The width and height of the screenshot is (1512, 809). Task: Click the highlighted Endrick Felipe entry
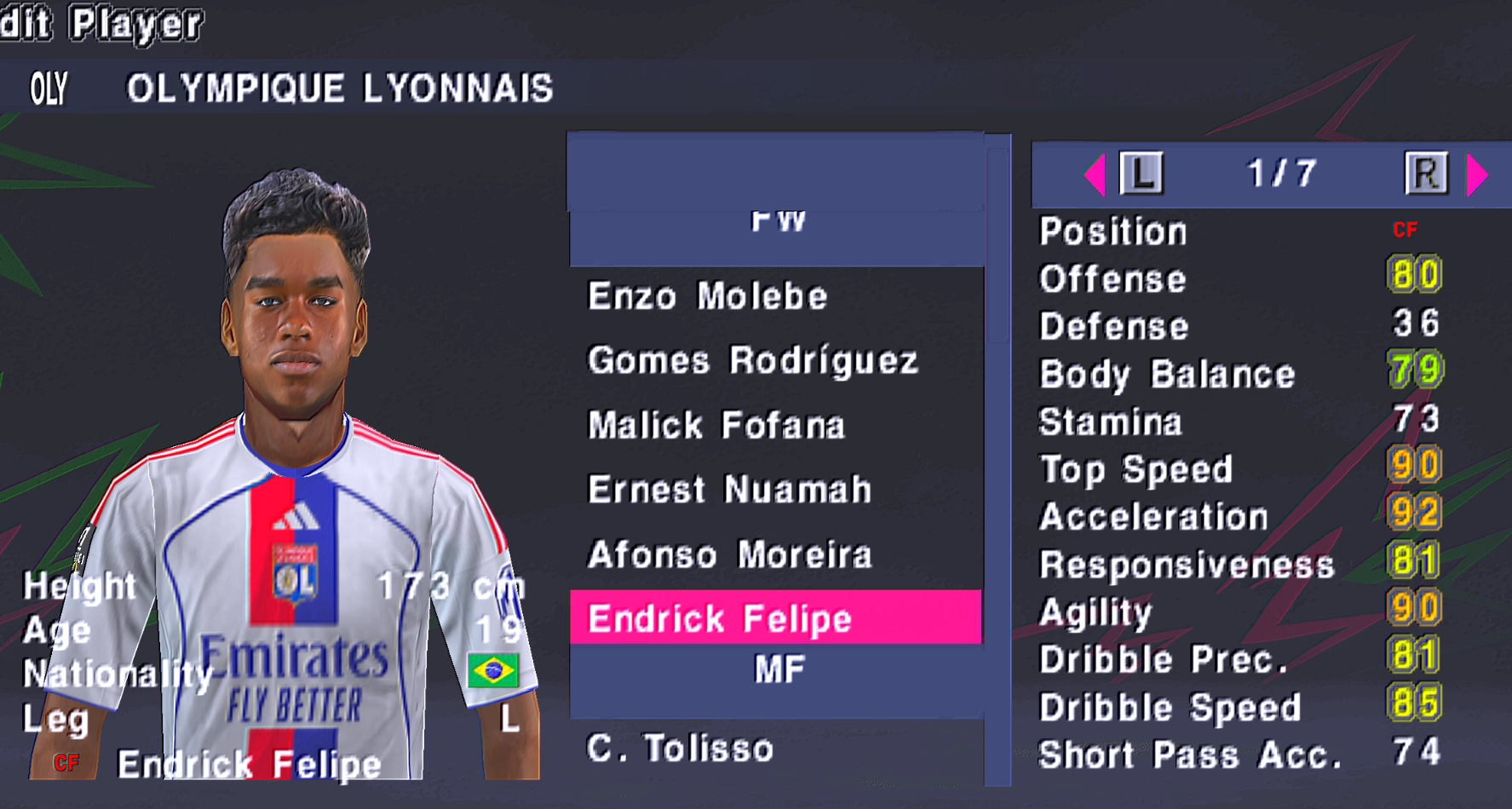pos(720,618)
